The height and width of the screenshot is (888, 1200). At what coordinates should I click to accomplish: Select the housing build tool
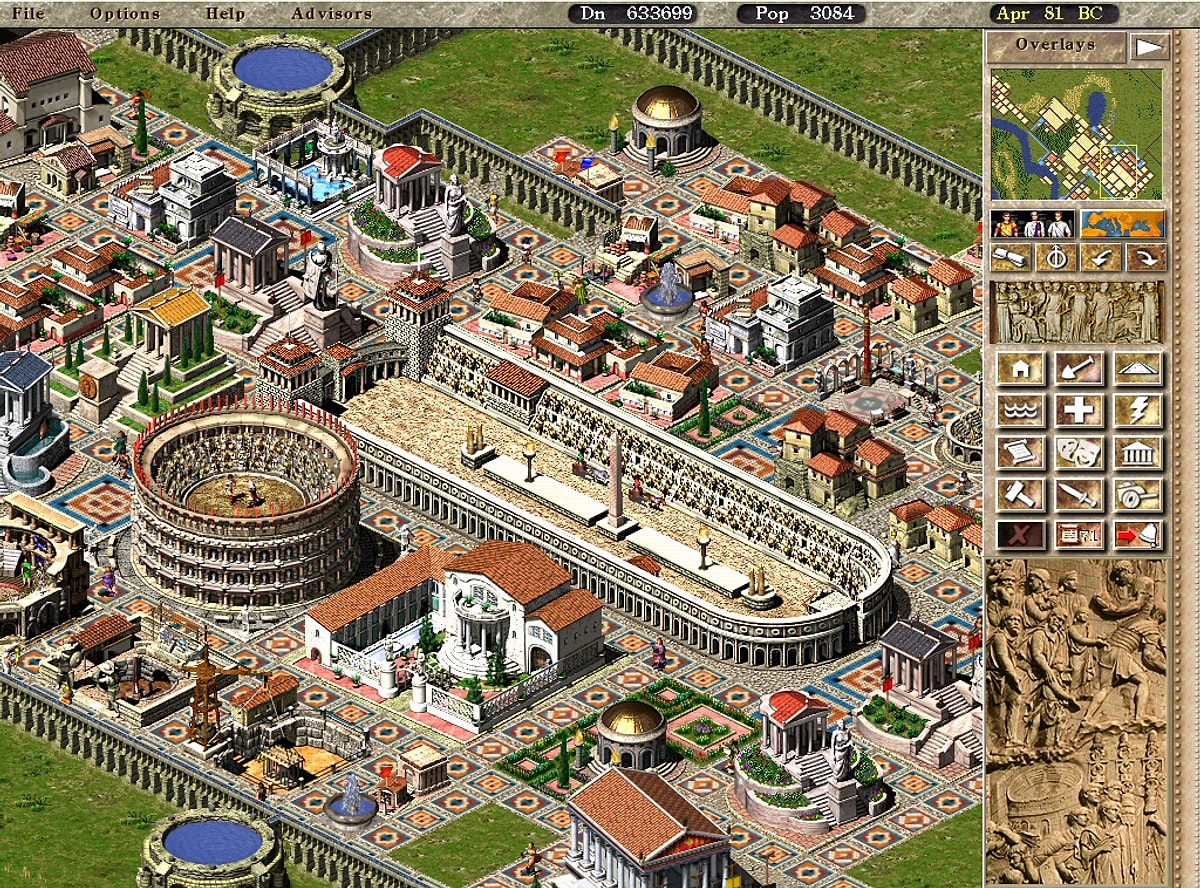coord(1020,369)
